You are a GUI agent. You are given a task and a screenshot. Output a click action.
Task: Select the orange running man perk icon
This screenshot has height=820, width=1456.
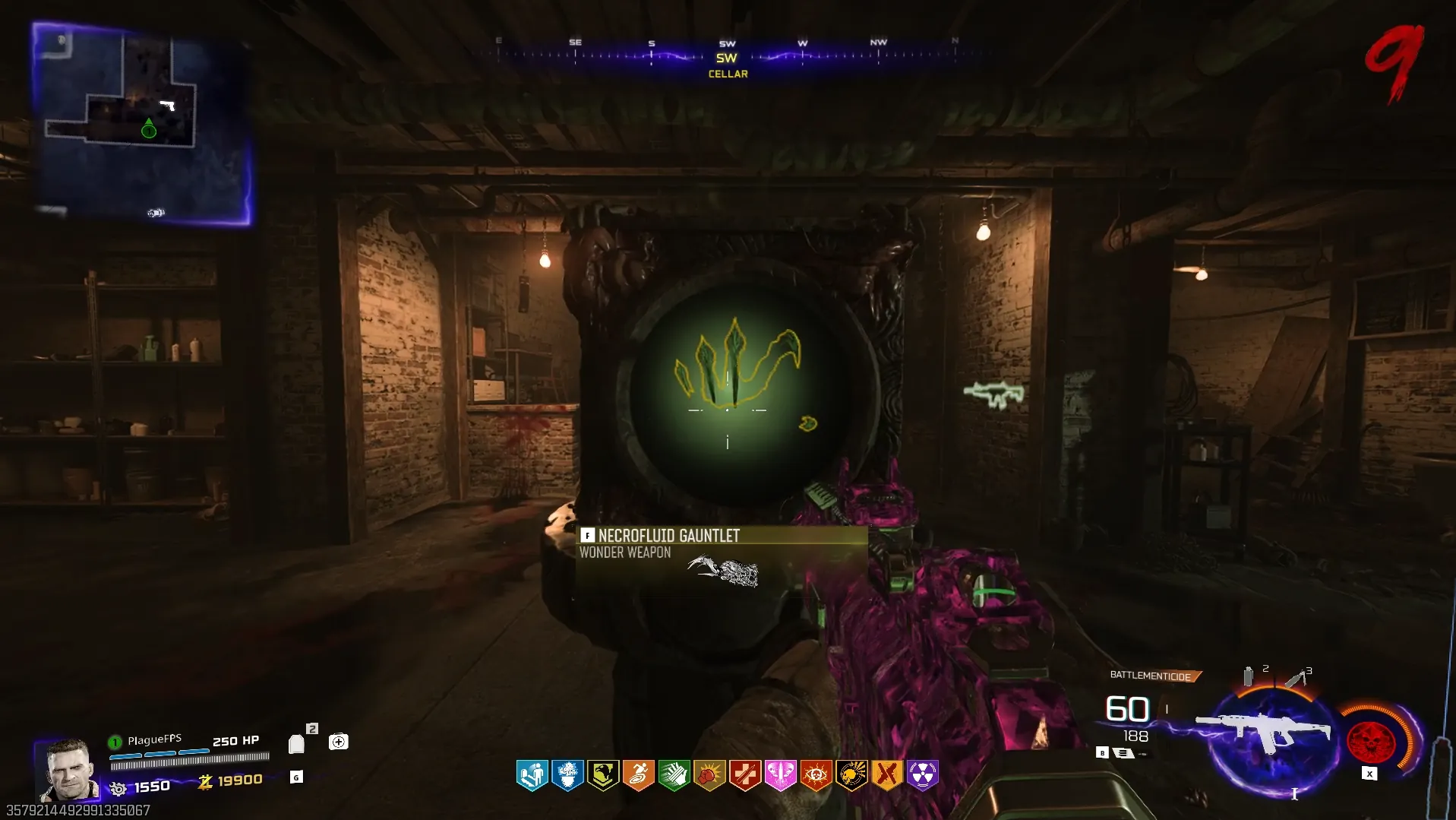(x=638, y=775)
